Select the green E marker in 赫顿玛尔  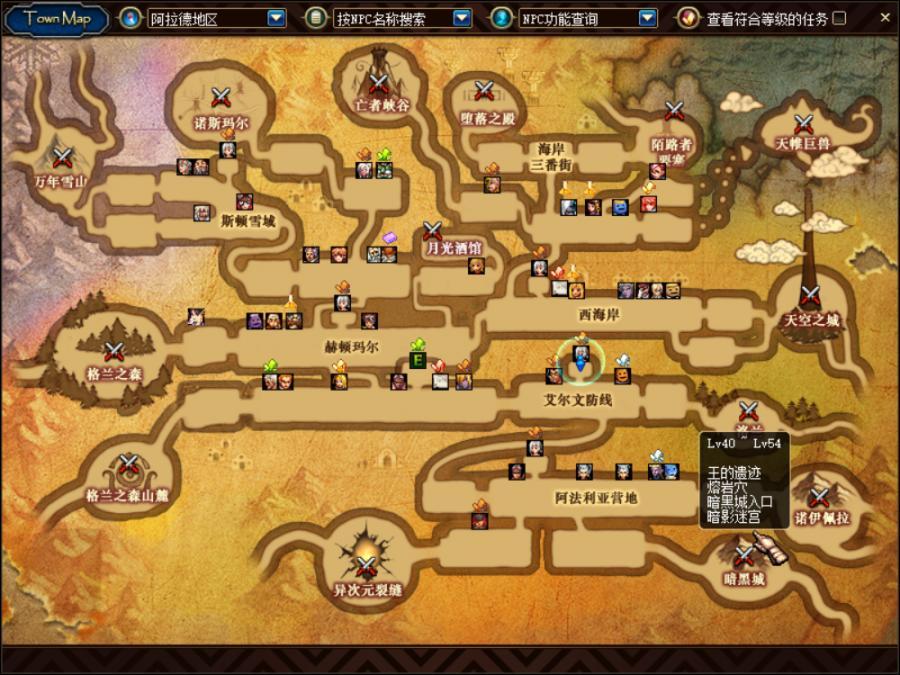[x=418, y=360]
